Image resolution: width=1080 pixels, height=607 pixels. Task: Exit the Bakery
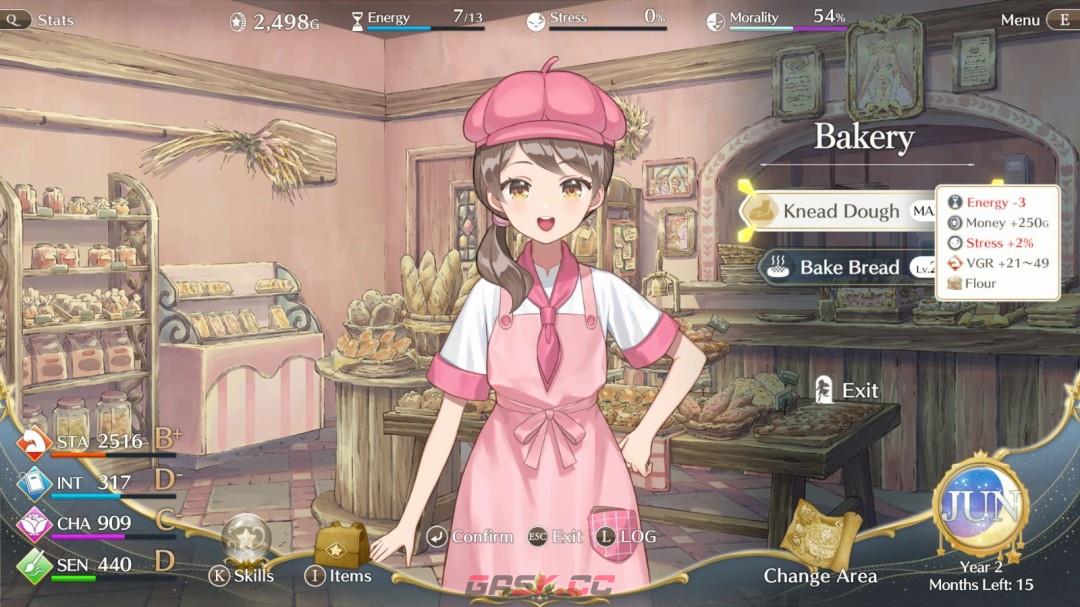(848, 390)
